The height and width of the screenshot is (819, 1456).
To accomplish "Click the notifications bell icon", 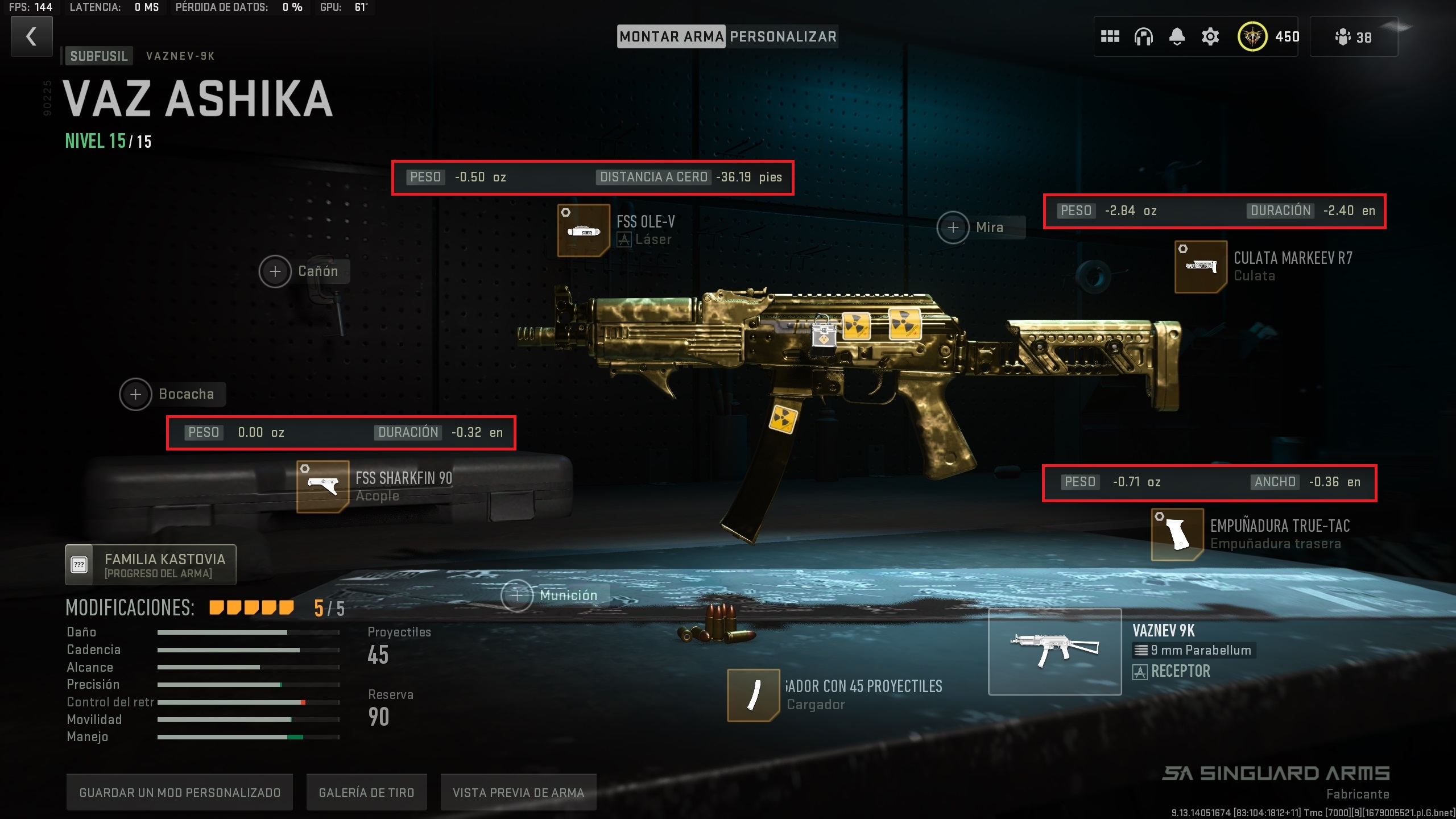I will [1177, 36].
